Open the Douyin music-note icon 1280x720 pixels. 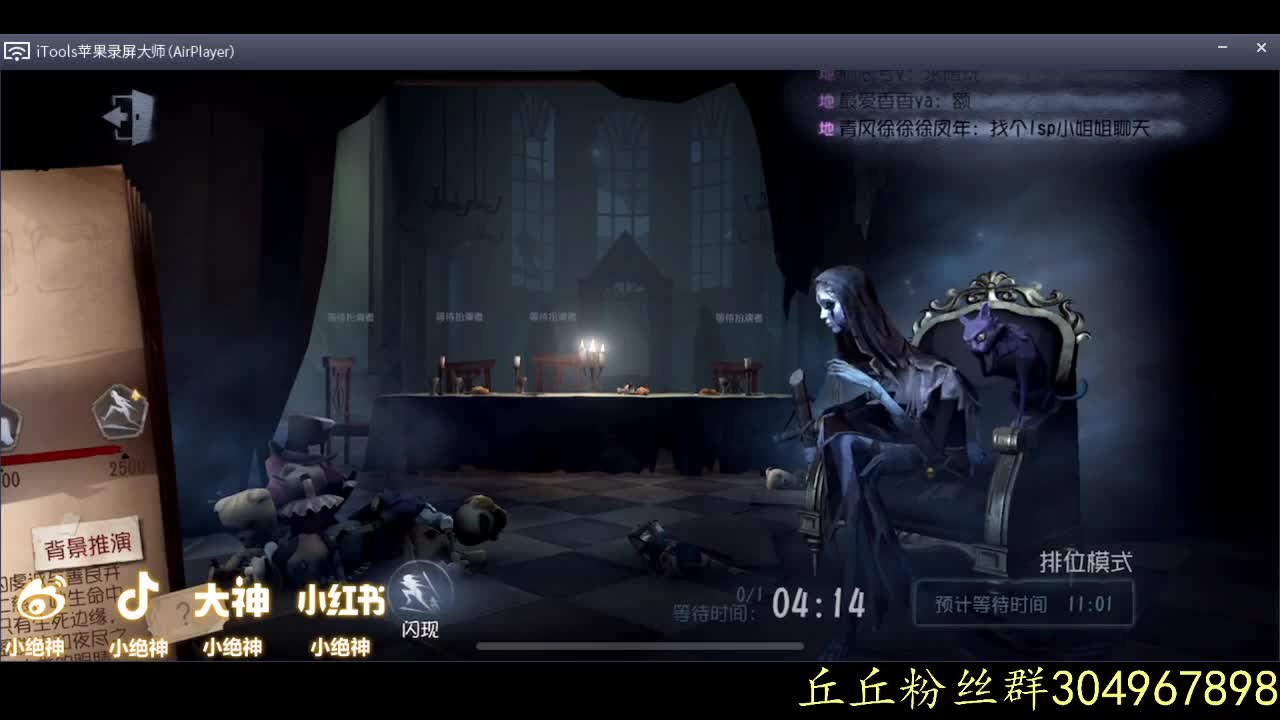[137, 600]
